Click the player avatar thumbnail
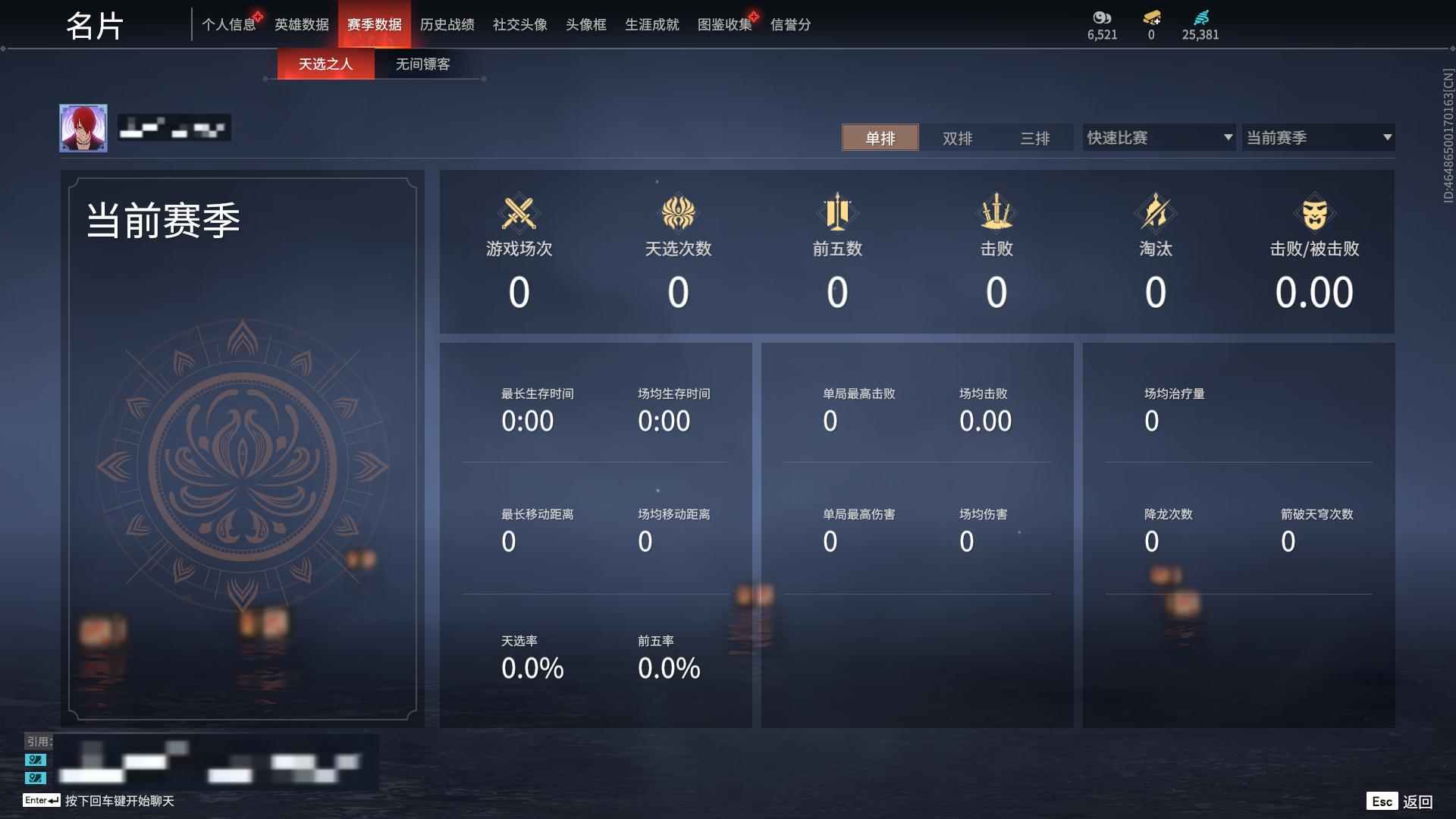Image resolution: width=1456 pixels, height=819 pixels. point(84,127)
